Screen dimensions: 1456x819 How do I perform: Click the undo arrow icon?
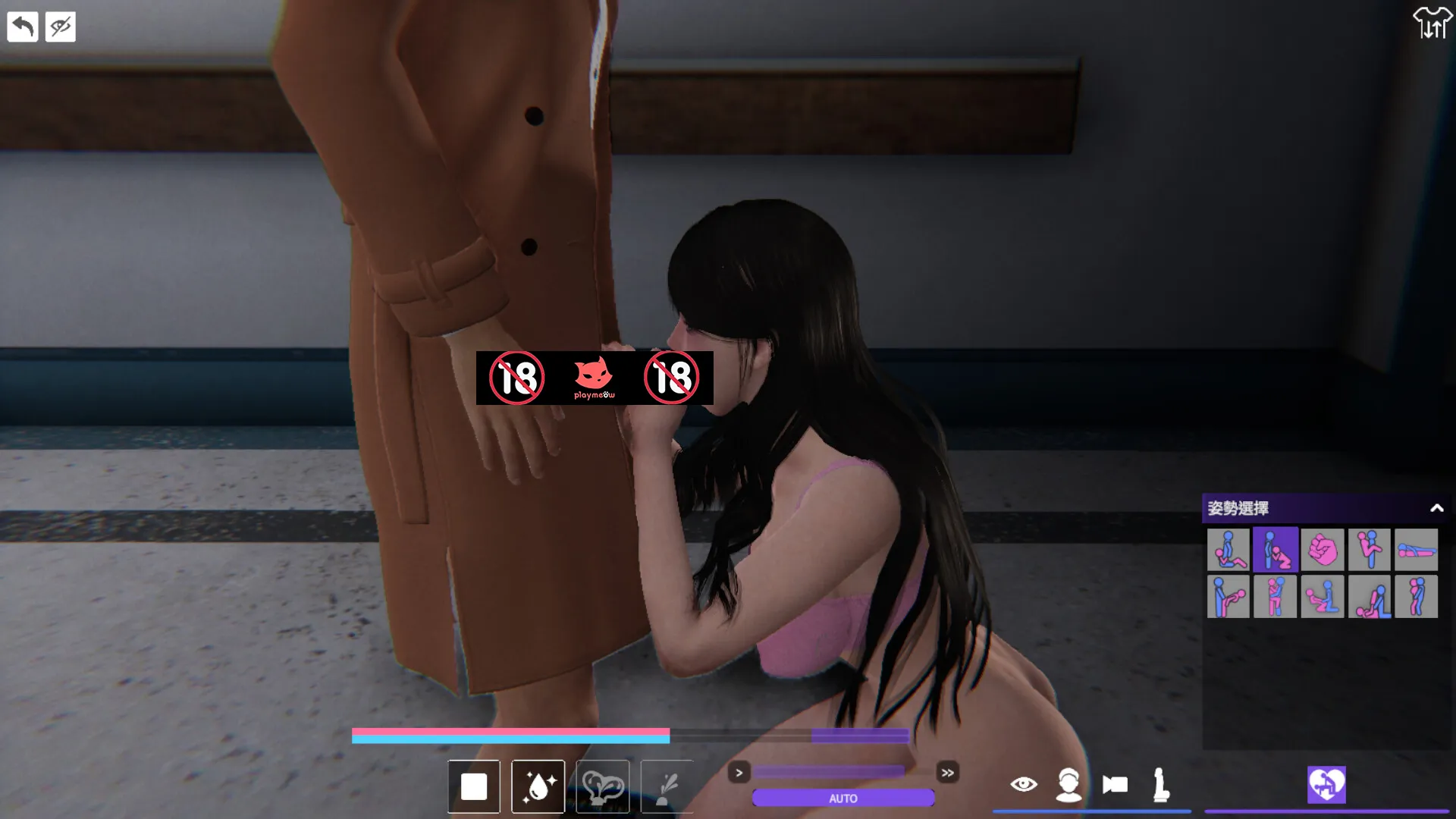[x=24, y=27]
